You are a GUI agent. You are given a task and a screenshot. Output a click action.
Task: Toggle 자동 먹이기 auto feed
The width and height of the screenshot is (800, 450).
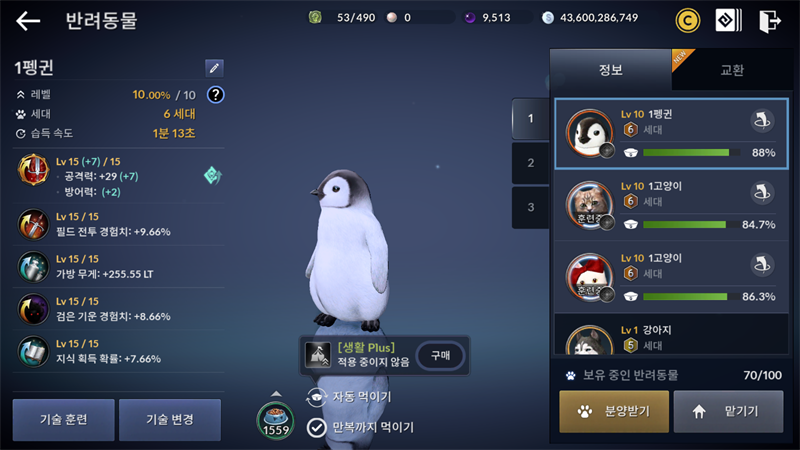(317, 398)
